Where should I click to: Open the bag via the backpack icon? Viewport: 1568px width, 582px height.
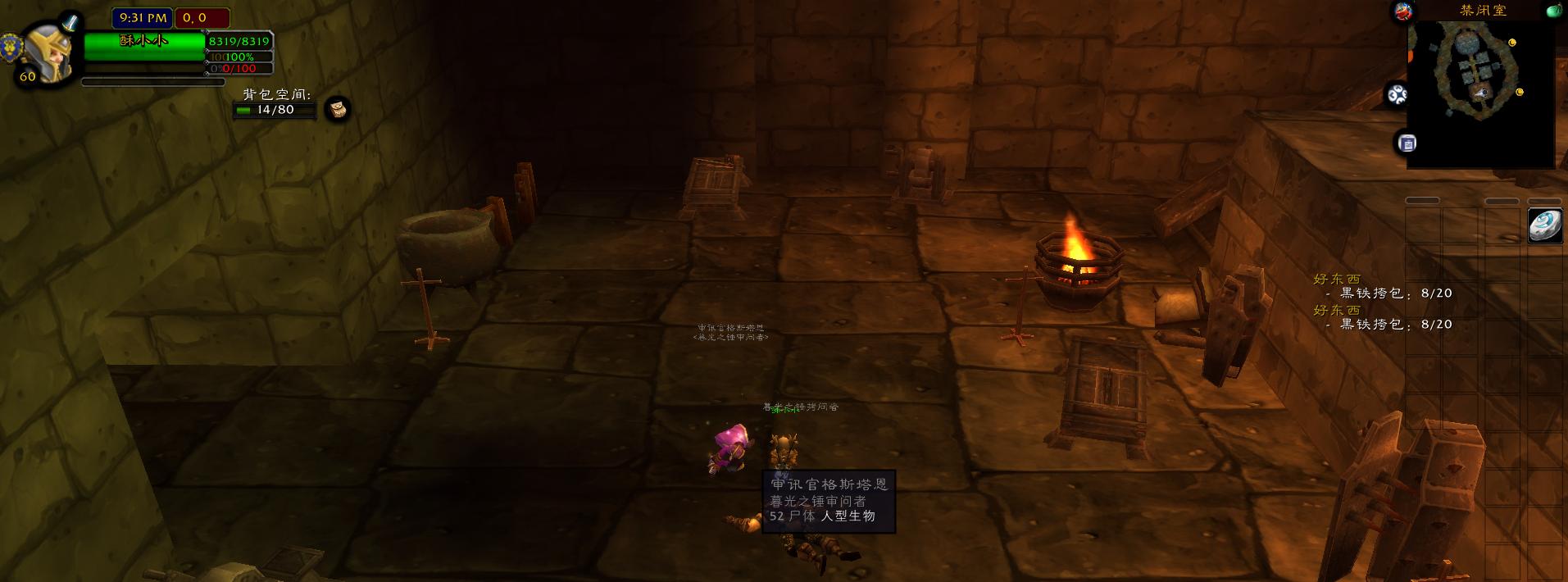(338, 109)
